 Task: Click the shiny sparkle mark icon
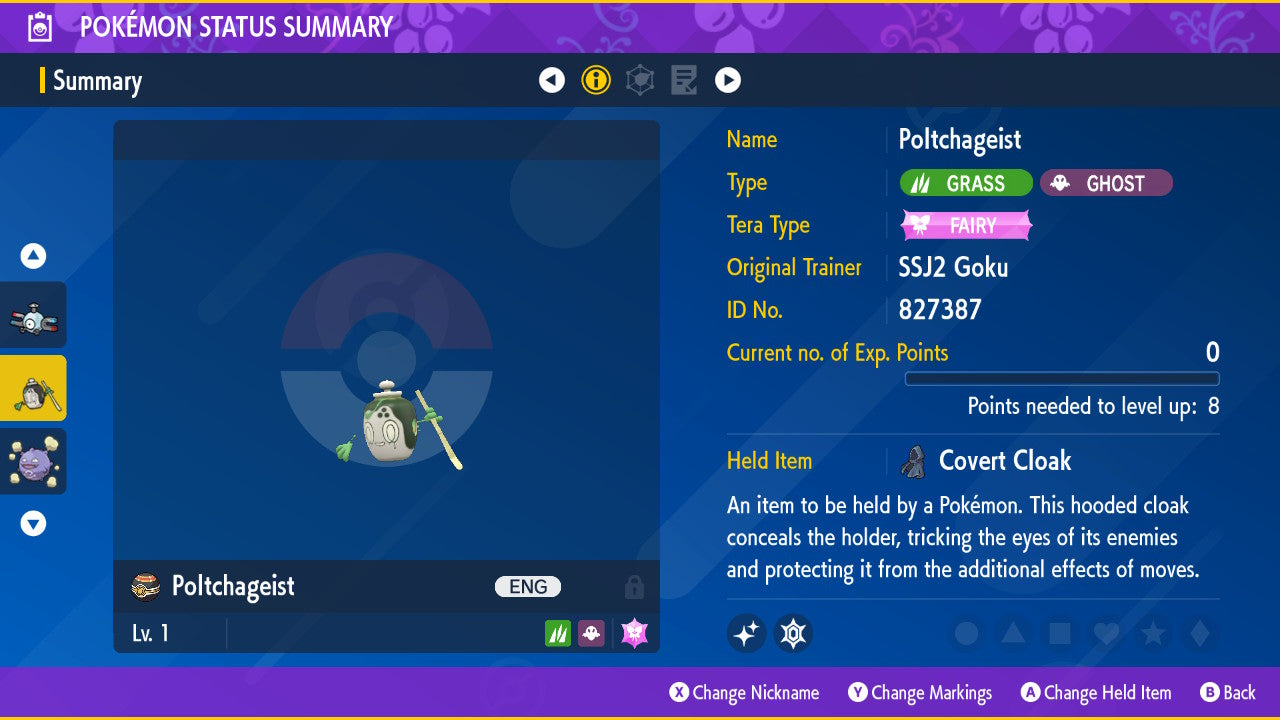[746, 633]
